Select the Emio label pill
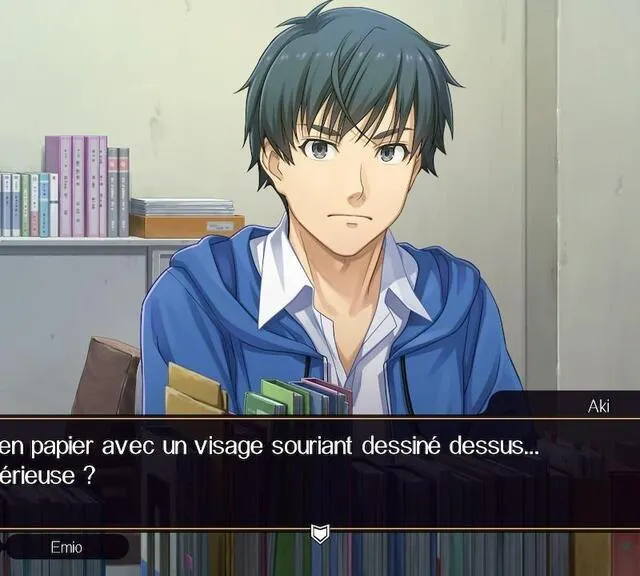The image size is (640, 576). [66, 547]
